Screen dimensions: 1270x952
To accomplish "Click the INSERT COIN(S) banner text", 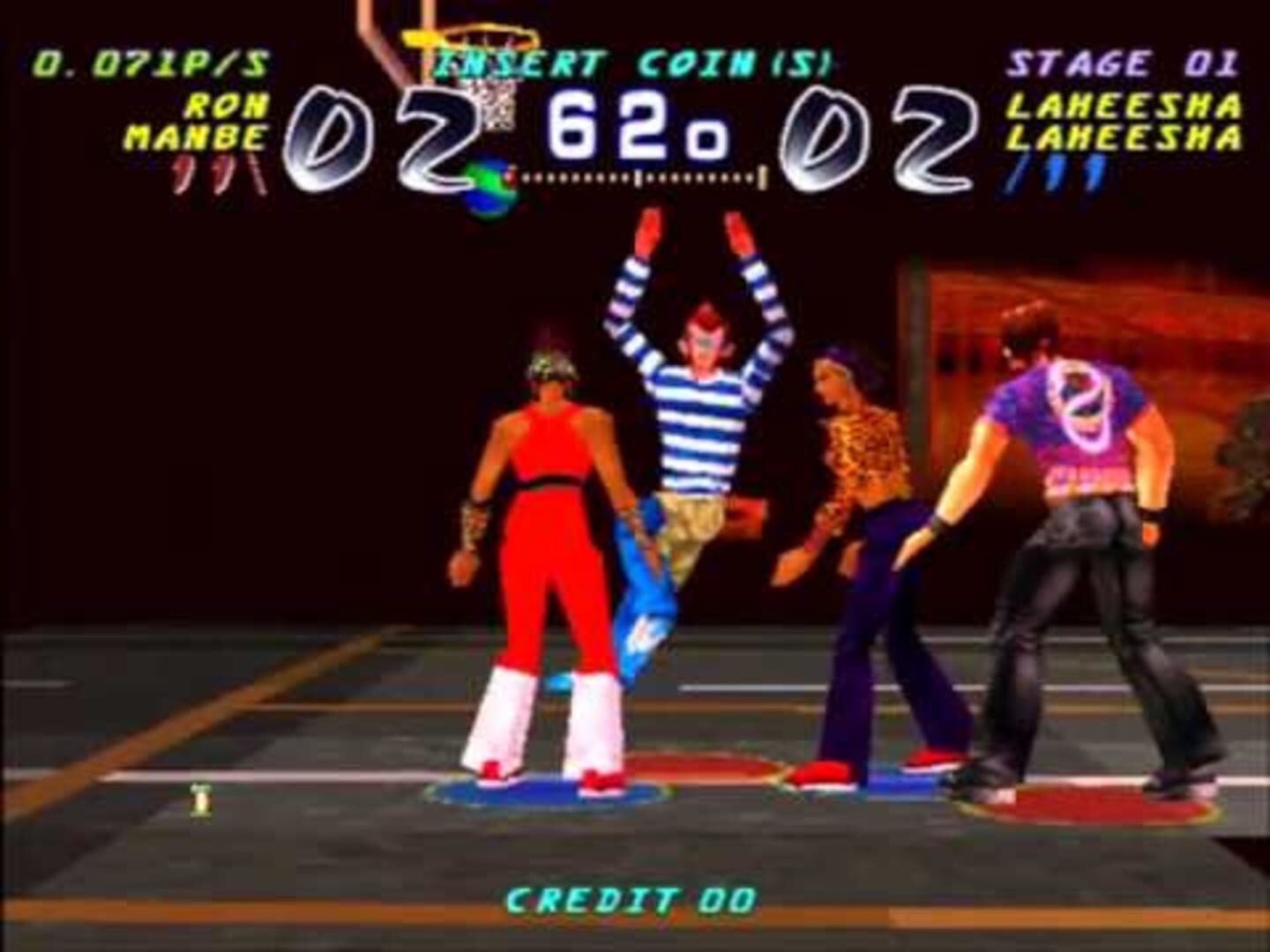I will (x=631, y=60).
